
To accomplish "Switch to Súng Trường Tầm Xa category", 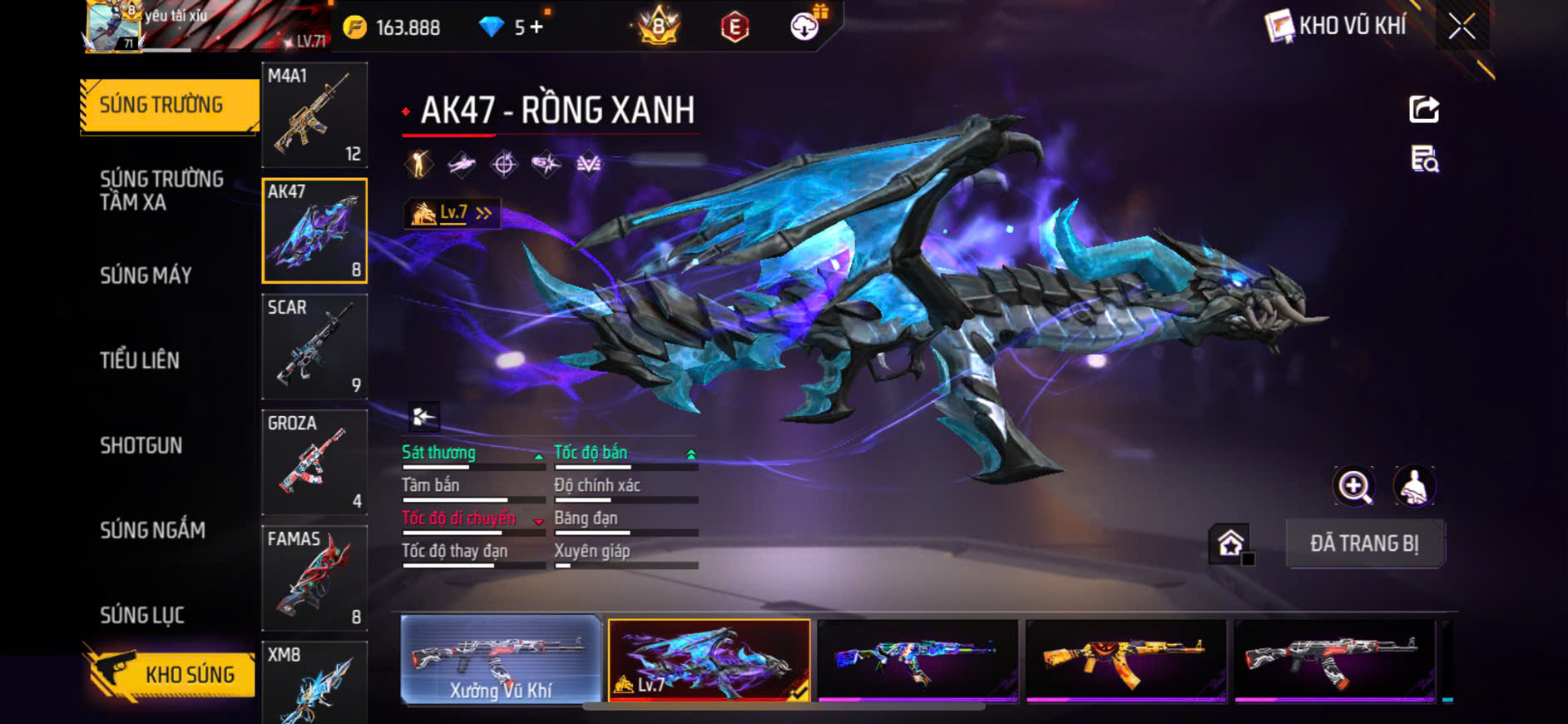I will pos(161,191).
